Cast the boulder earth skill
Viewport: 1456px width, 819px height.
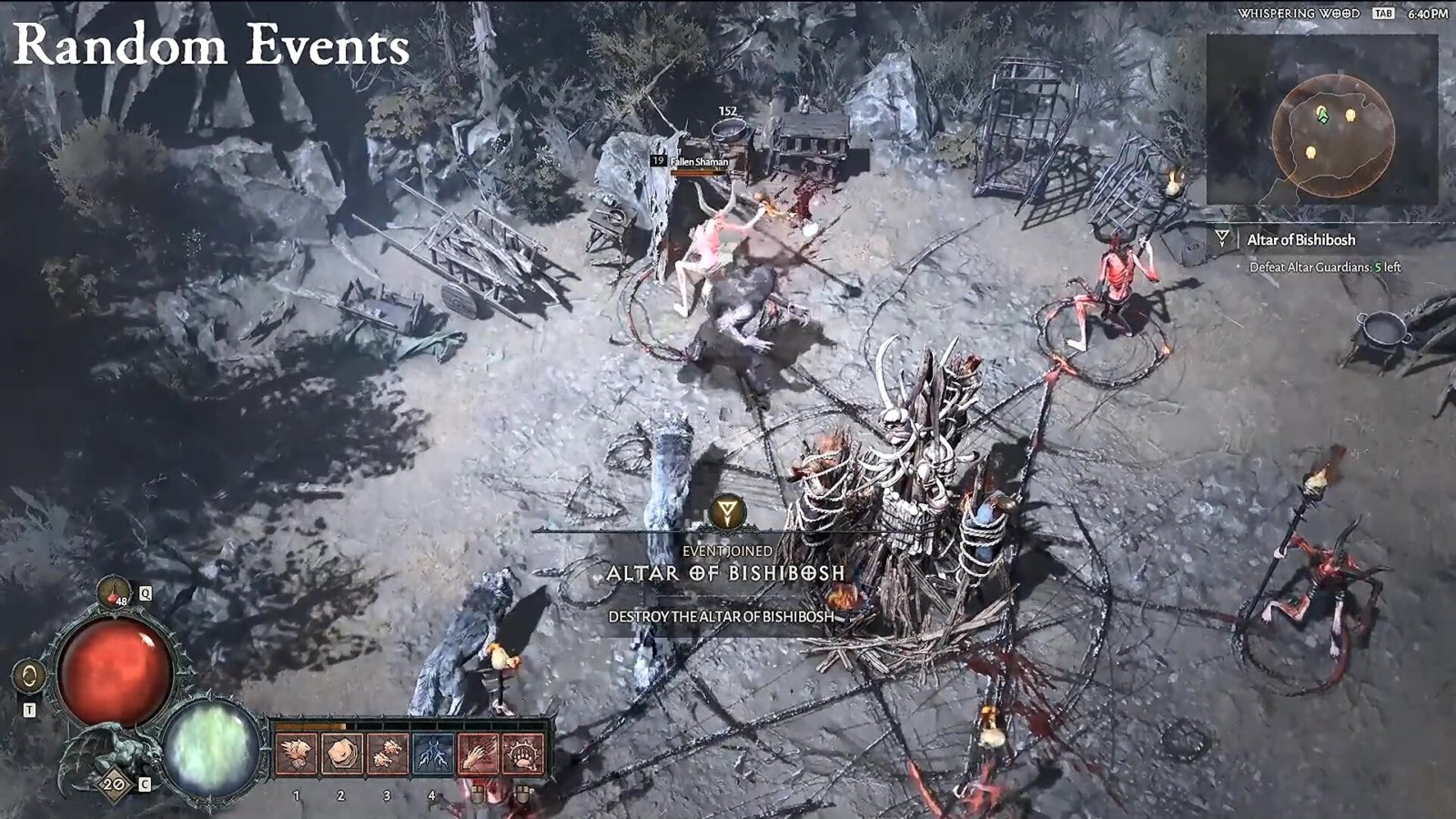tap(342, 754)
